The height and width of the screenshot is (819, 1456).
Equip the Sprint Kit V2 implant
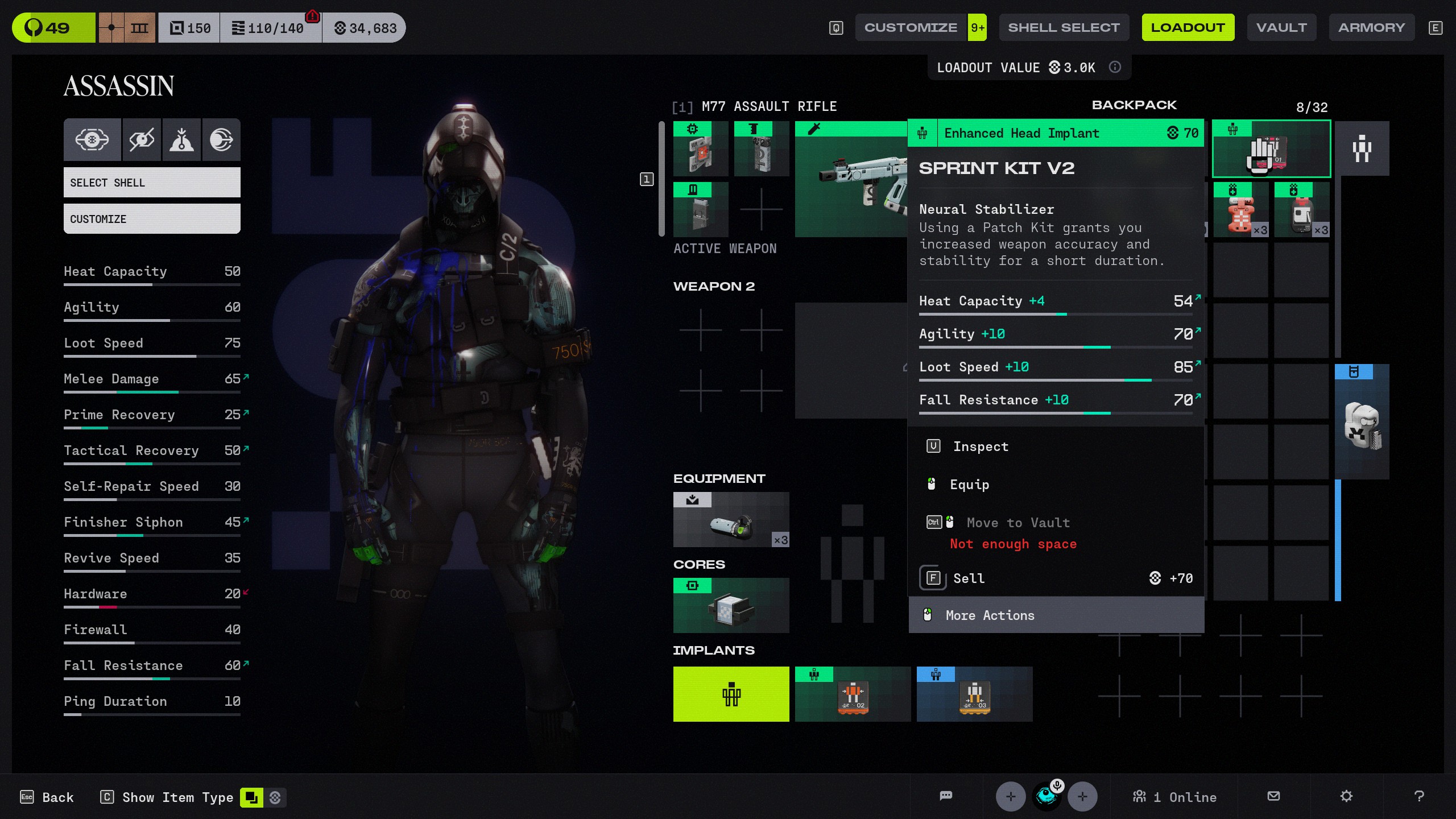coord(969,485)
